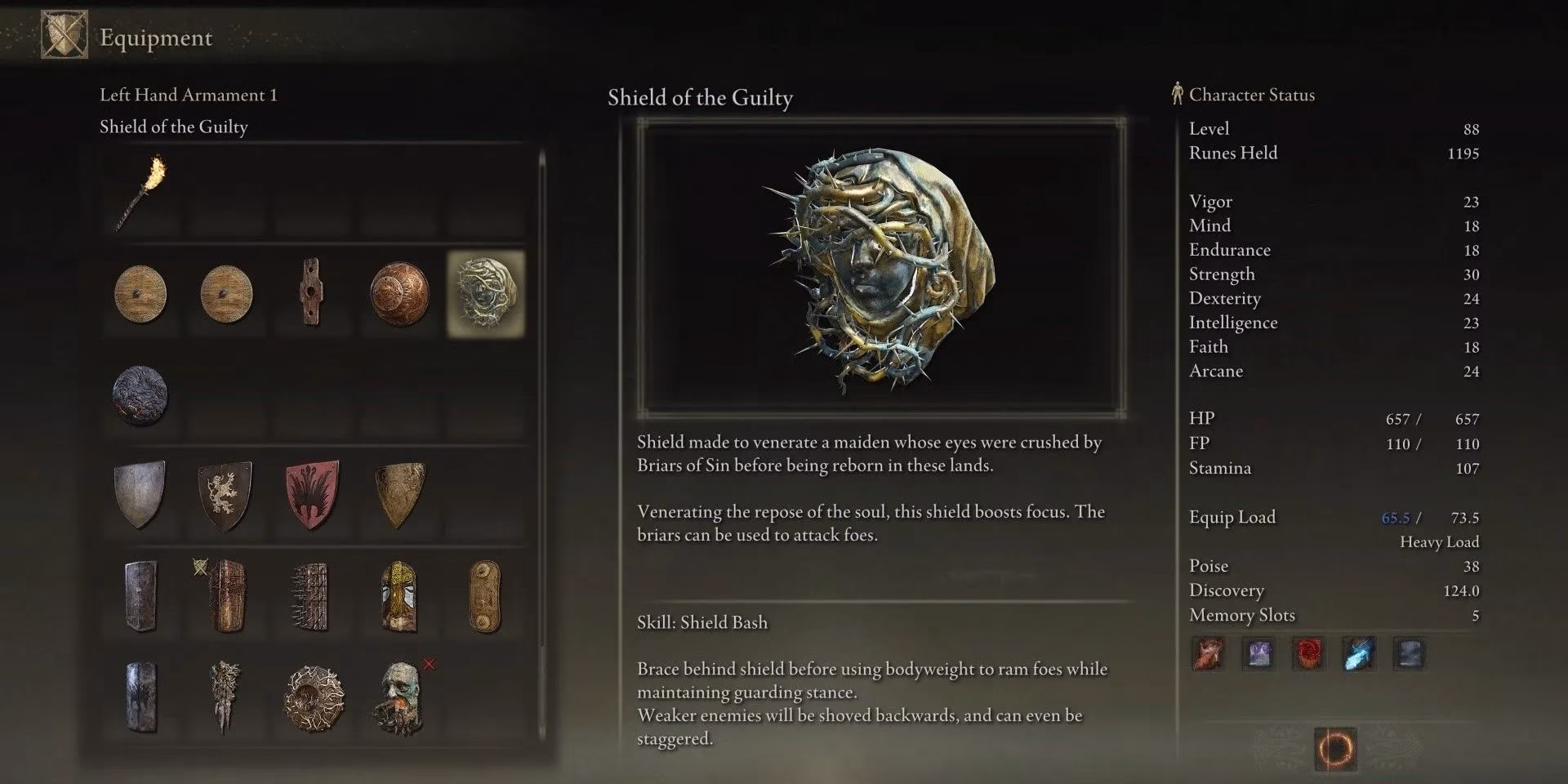Click the Skill: Shield Bash heading
Screen dimensions: 1568x784
(x=701, y=621)
